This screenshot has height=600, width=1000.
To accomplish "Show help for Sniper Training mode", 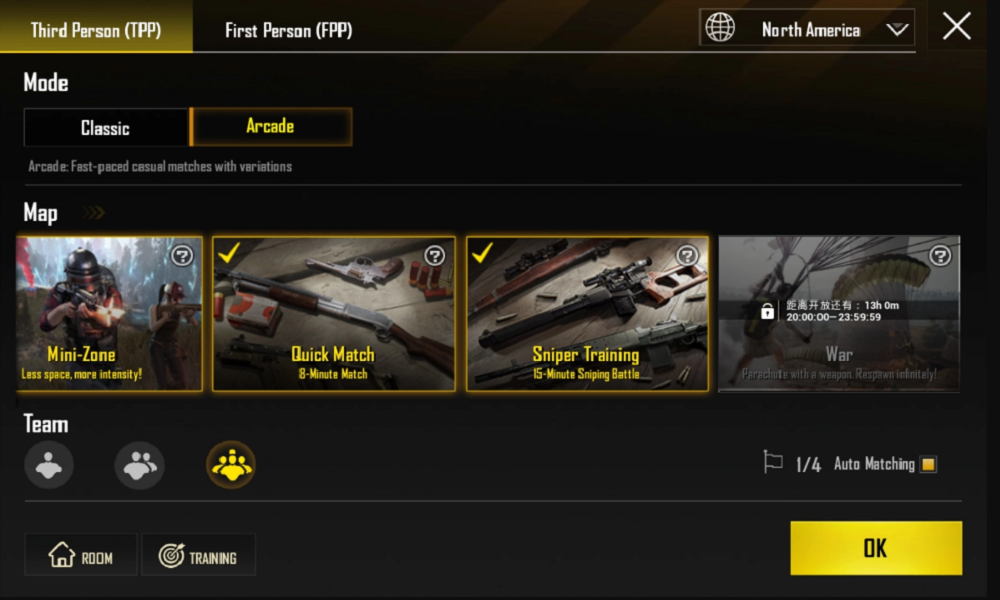I will 688,256.
